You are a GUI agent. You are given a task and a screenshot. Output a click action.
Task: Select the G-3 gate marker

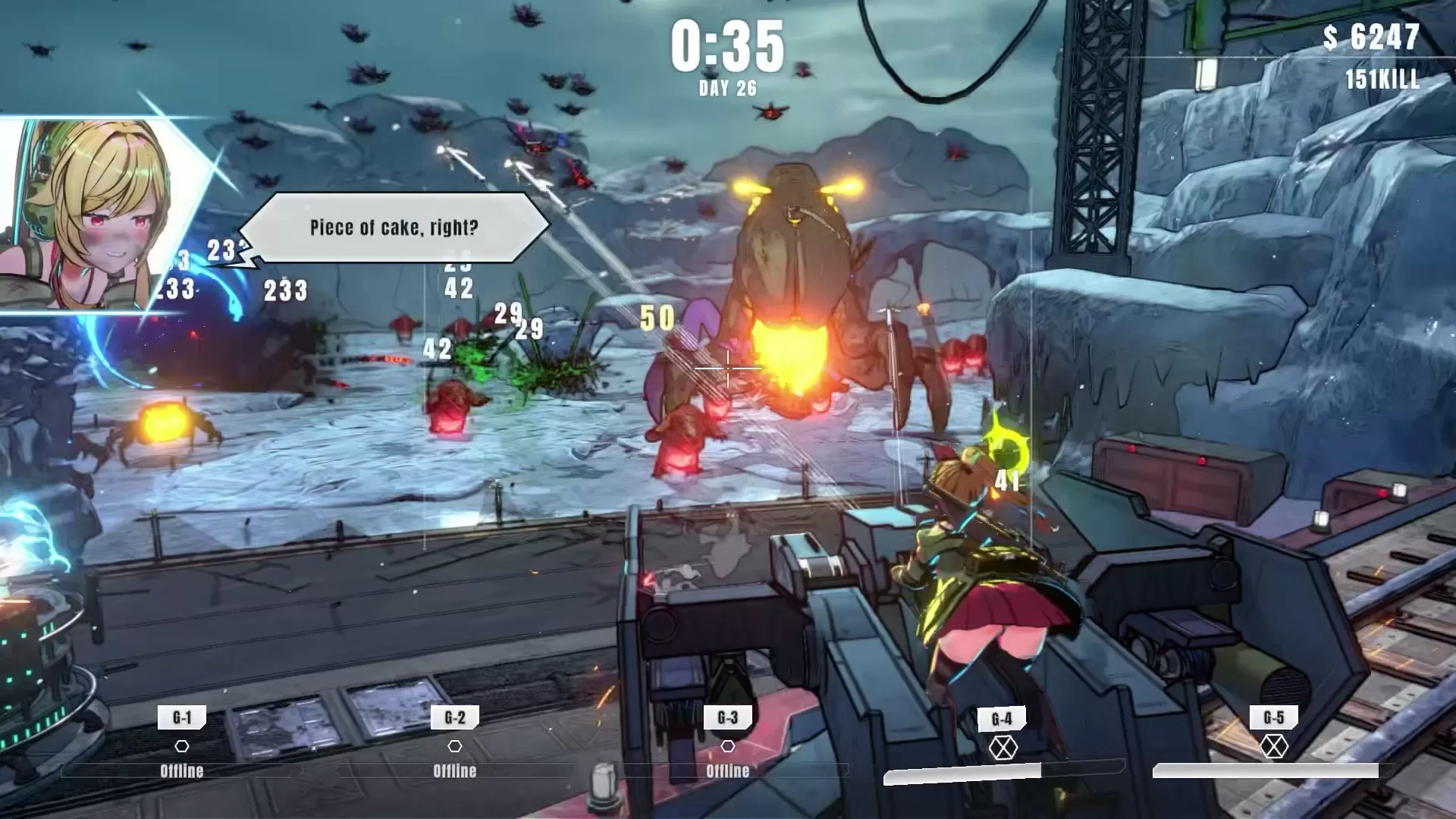tap(727, 717)
